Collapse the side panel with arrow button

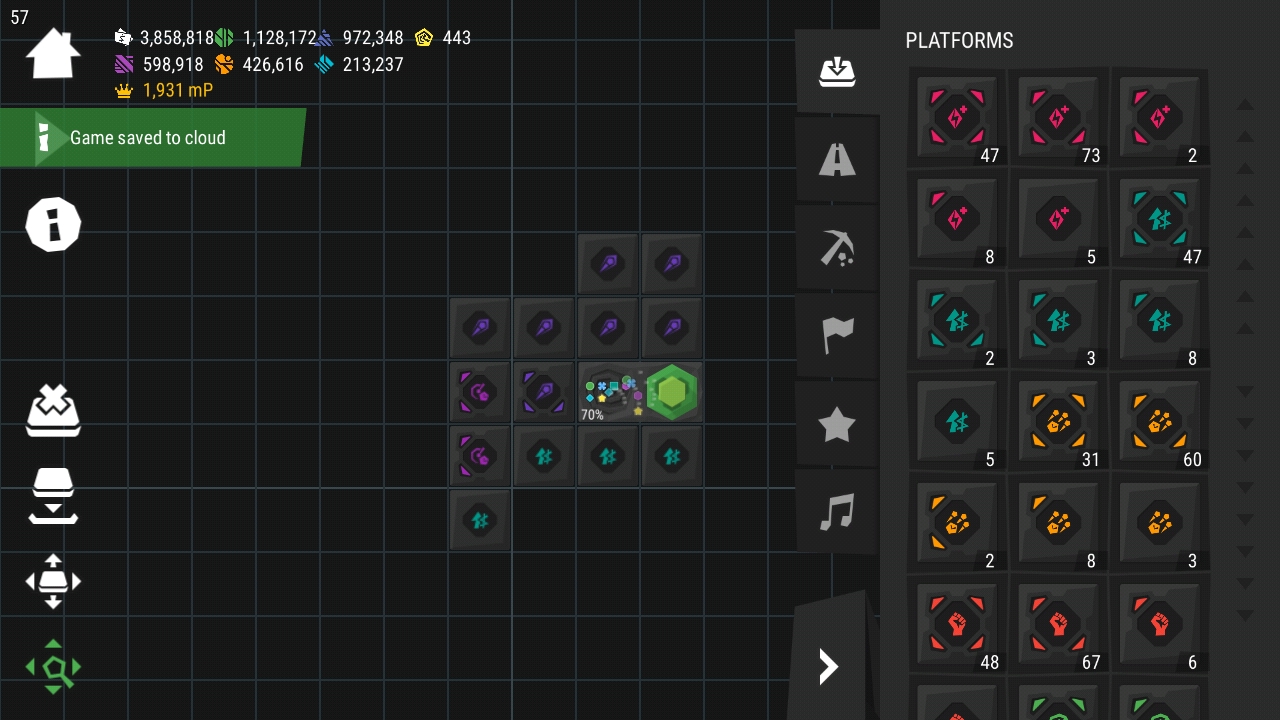(829, 666)
